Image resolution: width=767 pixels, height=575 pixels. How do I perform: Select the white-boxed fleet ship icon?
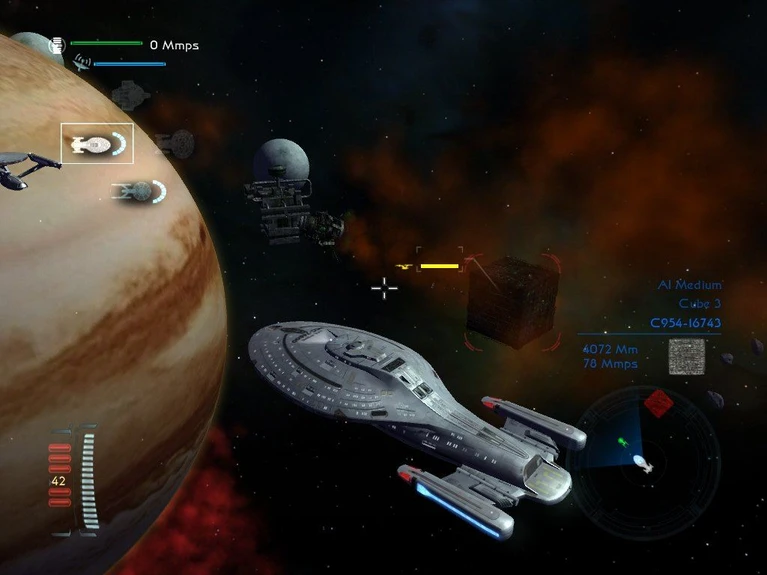(96, 144)
